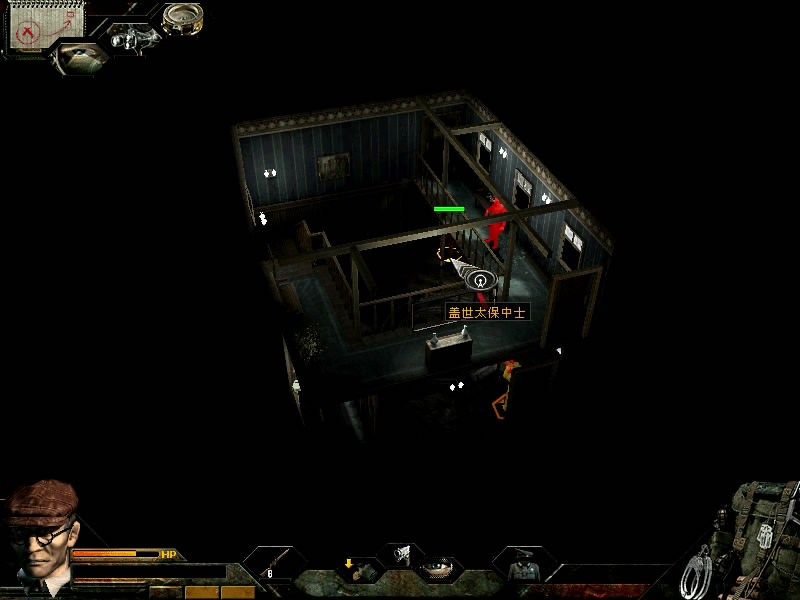Open the mission notebook map
Screen dimensions: 800x600
pyautogui.click(x=45, y=27)
